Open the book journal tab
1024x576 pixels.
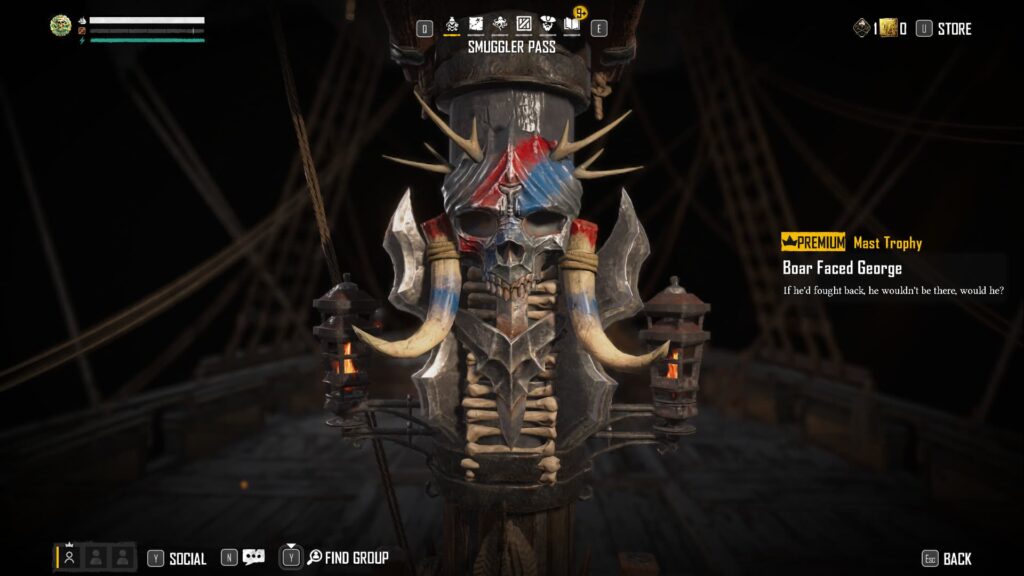tap(573, 24)
